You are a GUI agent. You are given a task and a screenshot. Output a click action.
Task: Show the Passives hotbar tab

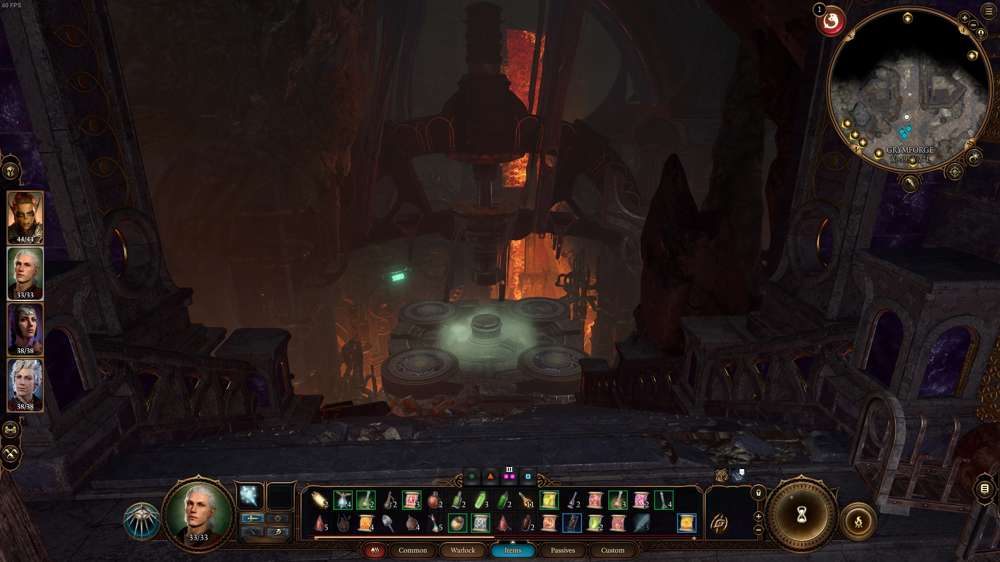pos(562,550)
